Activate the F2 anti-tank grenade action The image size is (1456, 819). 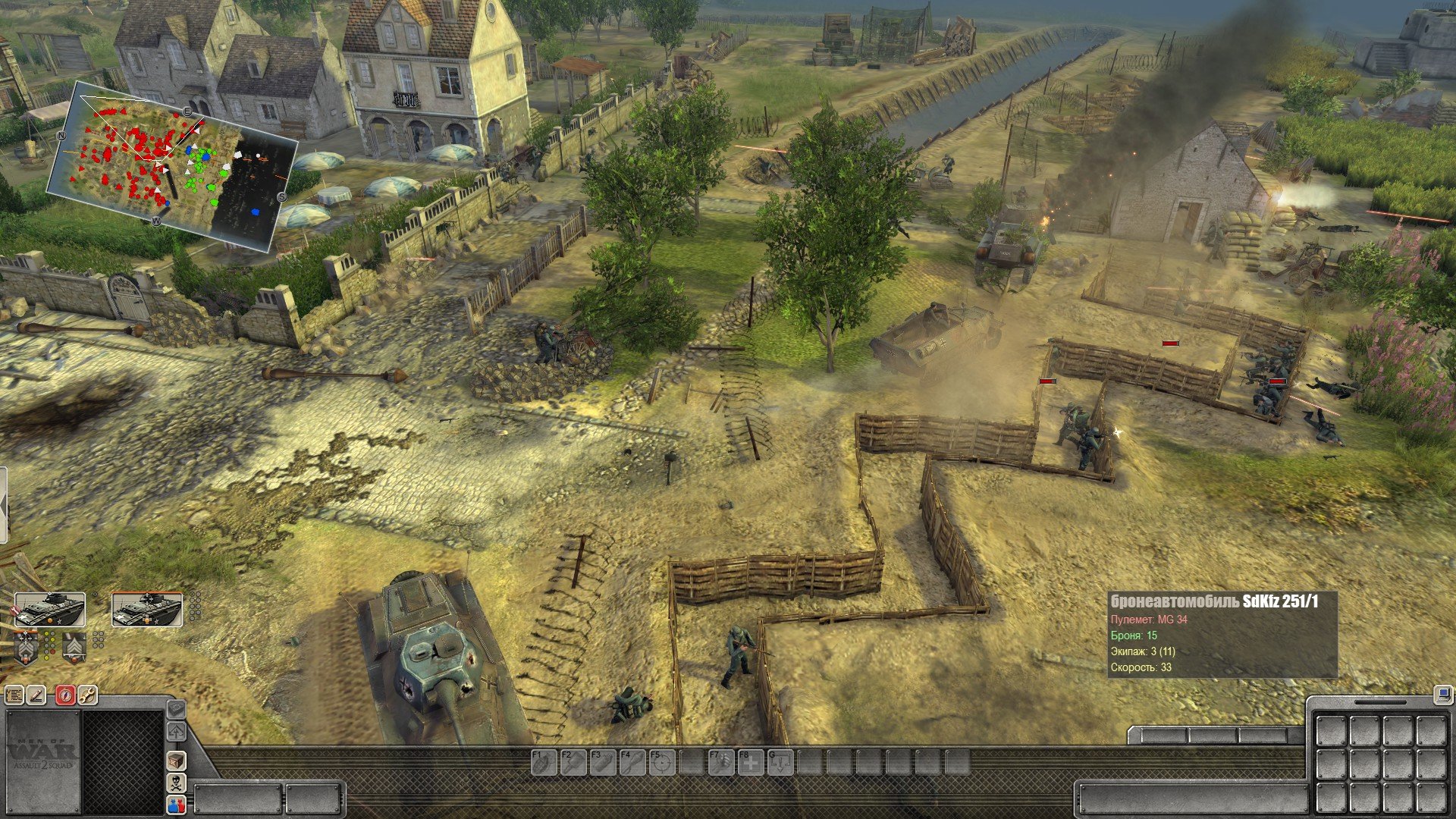point(572,762)
